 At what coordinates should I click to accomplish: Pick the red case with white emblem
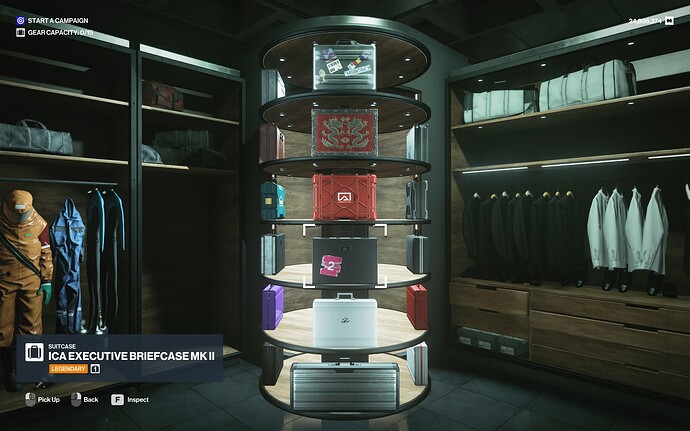344,197
